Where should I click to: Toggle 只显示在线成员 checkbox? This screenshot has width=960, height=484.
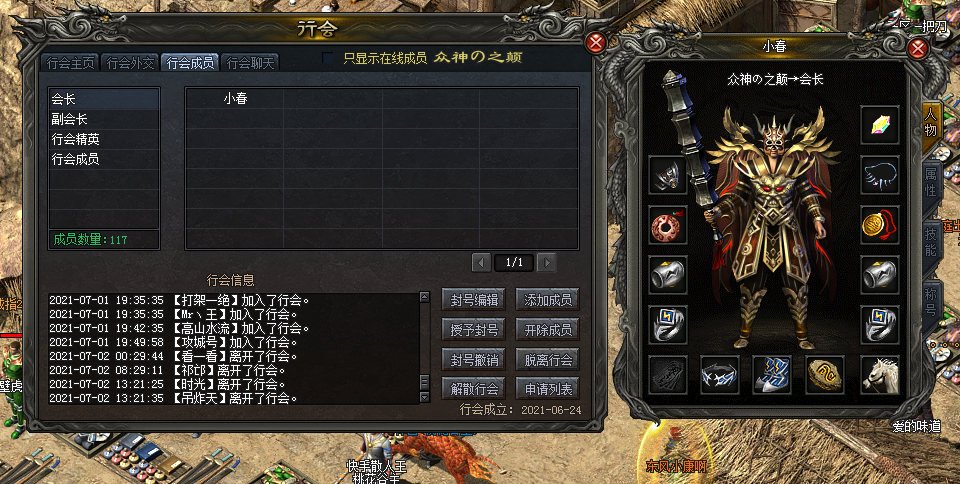coord(329,58)
